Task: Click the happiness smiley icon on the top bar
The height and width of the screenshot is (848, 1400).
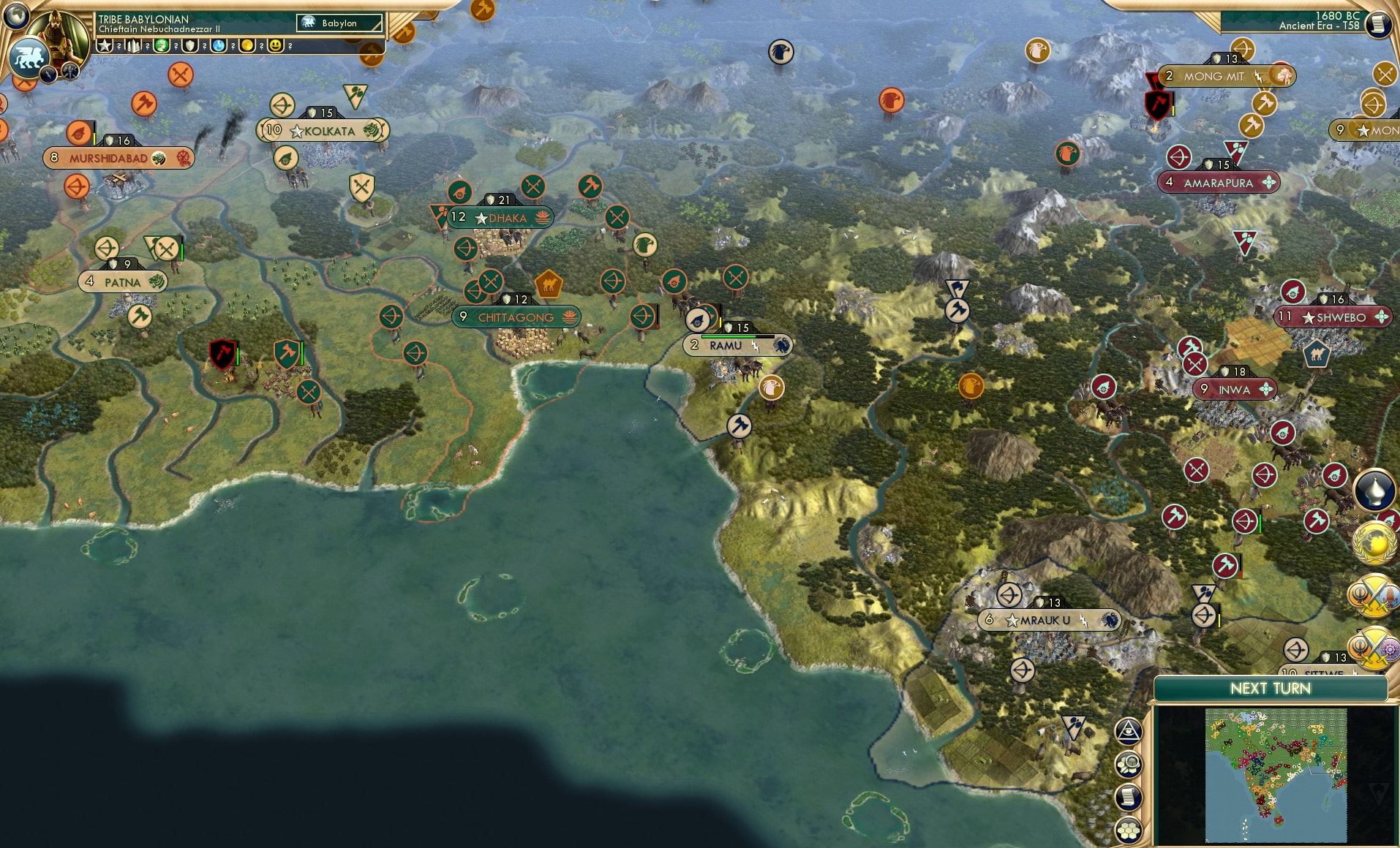Action: 276,46
